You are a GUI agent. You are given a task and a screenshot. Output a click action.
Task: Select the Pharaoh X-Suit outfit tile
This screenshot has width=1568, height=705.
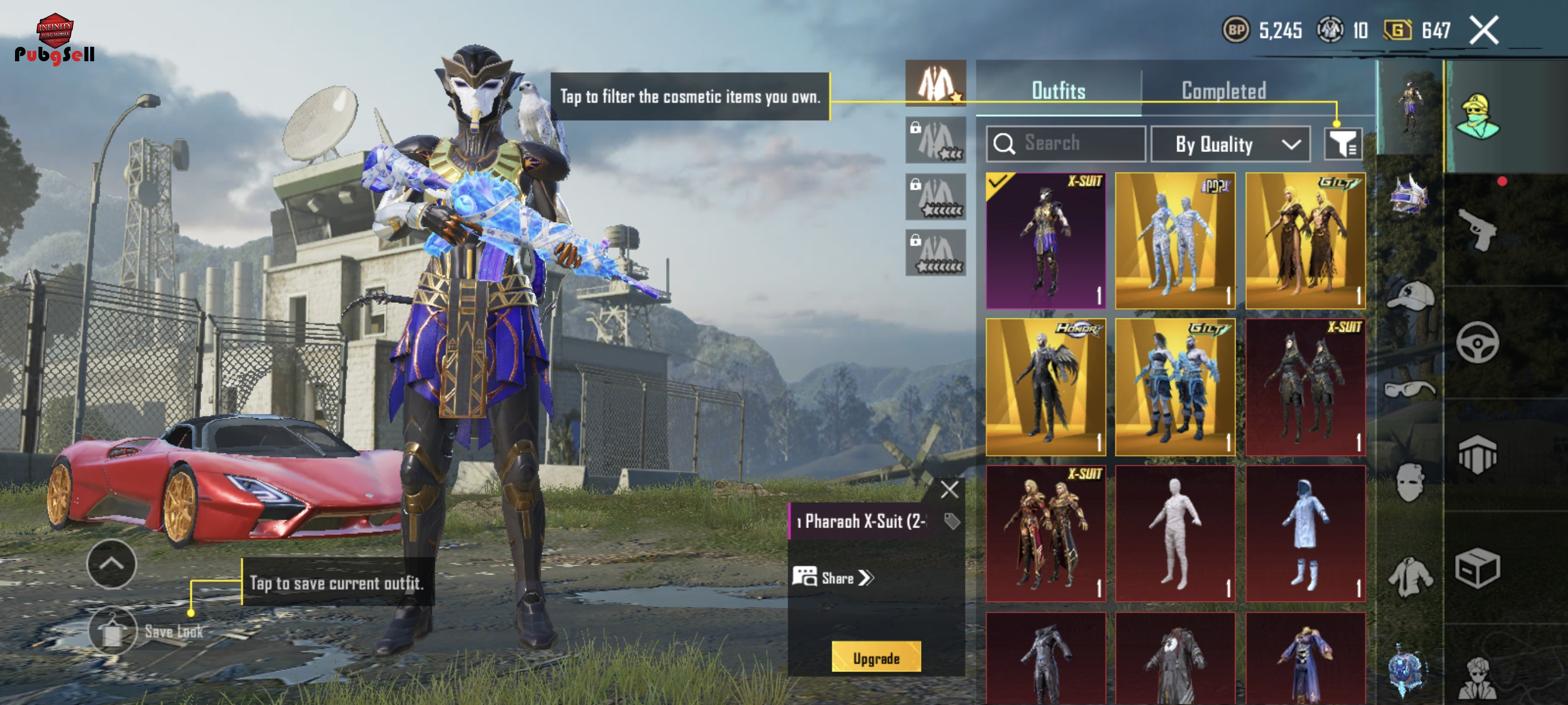[1045, 241]
